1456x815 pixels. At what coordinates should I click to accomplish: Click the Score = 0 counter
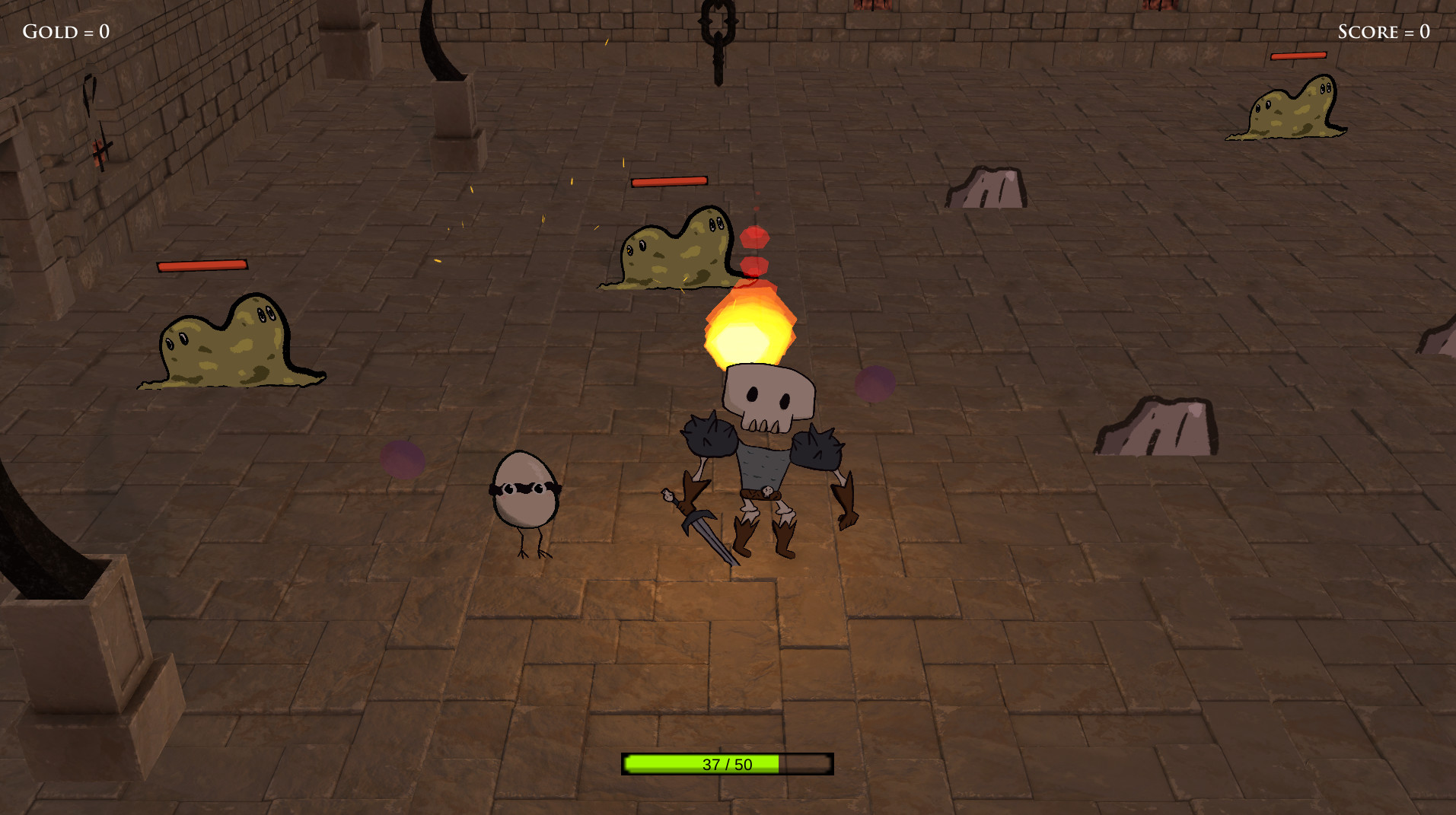click(1384, 31)
